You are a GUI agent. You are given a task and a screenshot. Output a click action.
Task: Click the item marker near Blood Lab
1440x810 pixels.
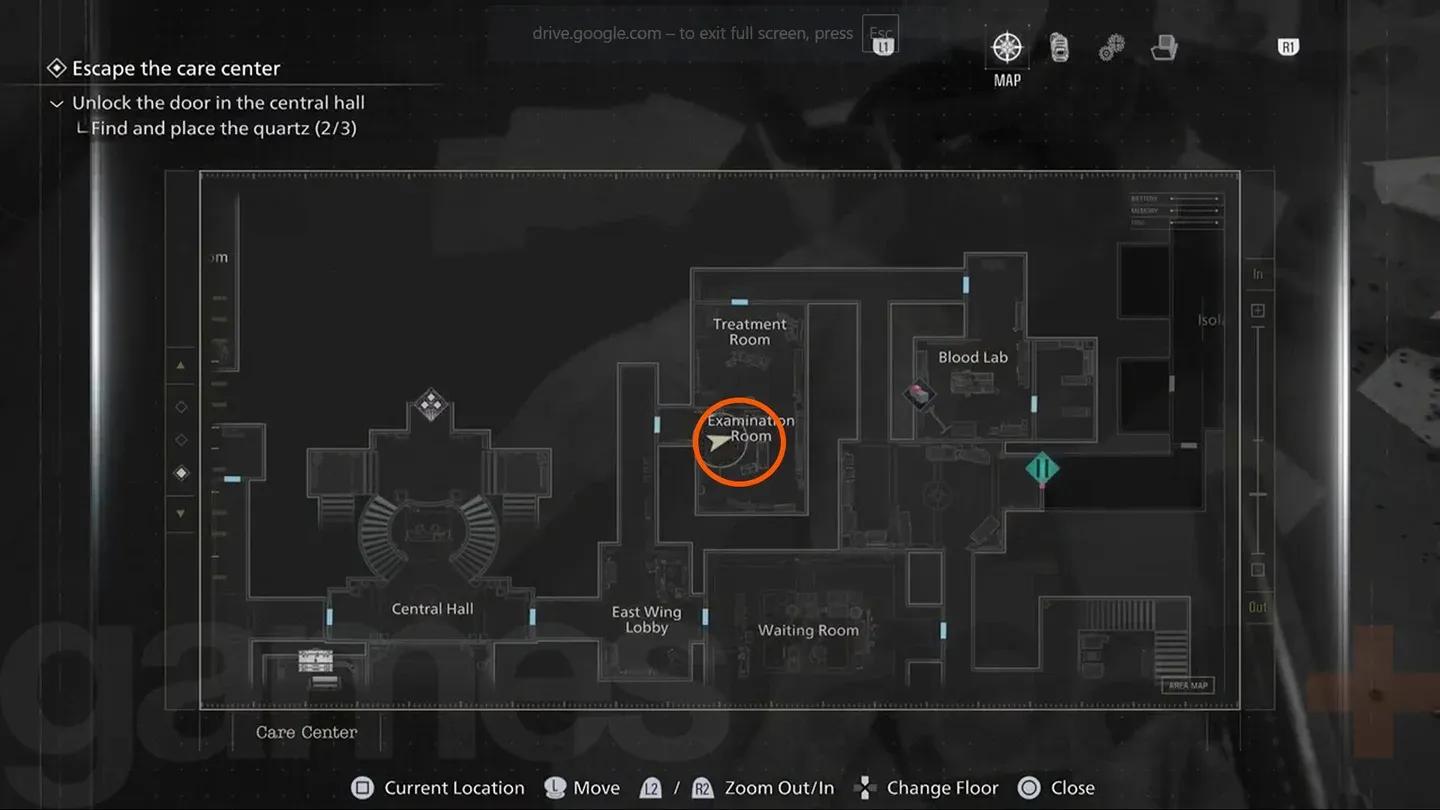point(918,393)
